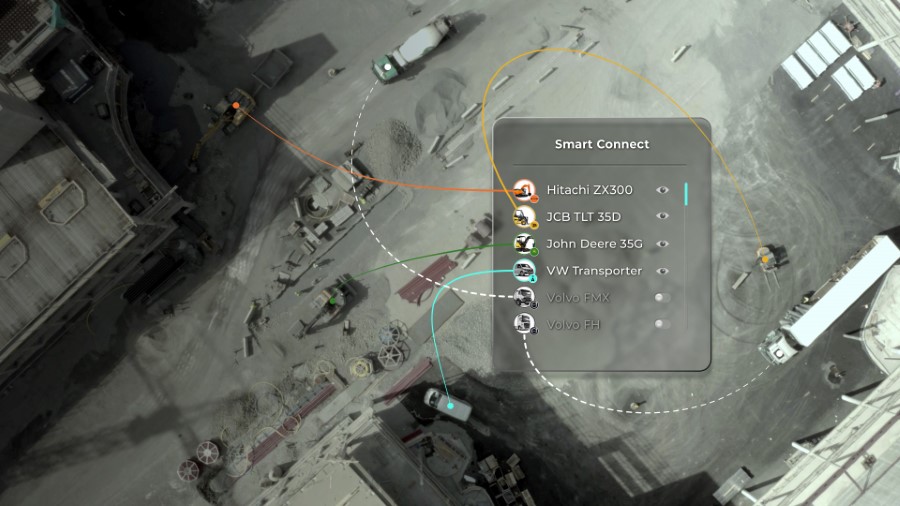Select the greyed-out Volvo FMX entry
Screen dimensions: 900x506
[577, 298]
